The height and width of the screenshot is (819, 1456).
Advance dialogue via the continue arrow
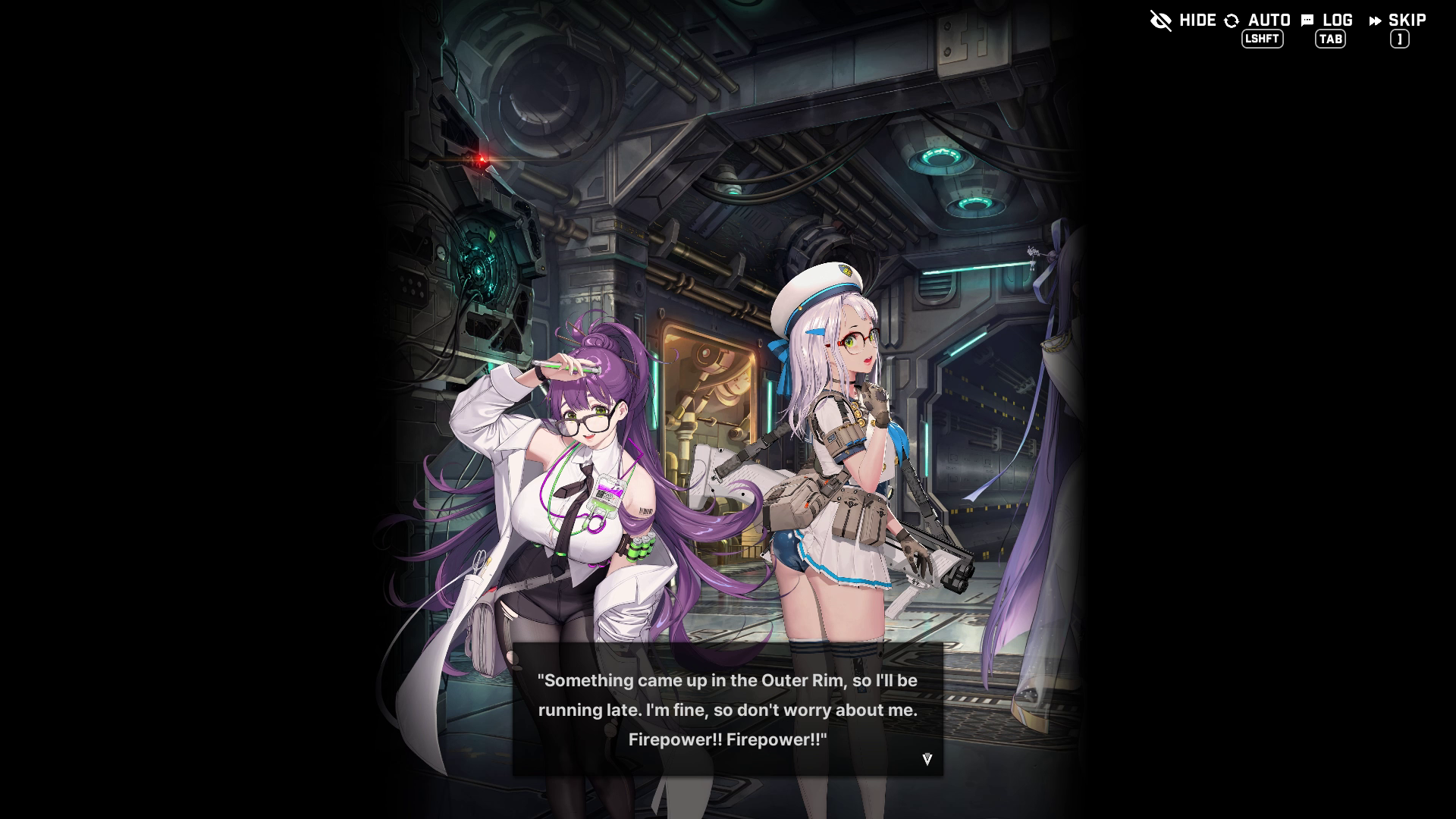tap(927, 759)
